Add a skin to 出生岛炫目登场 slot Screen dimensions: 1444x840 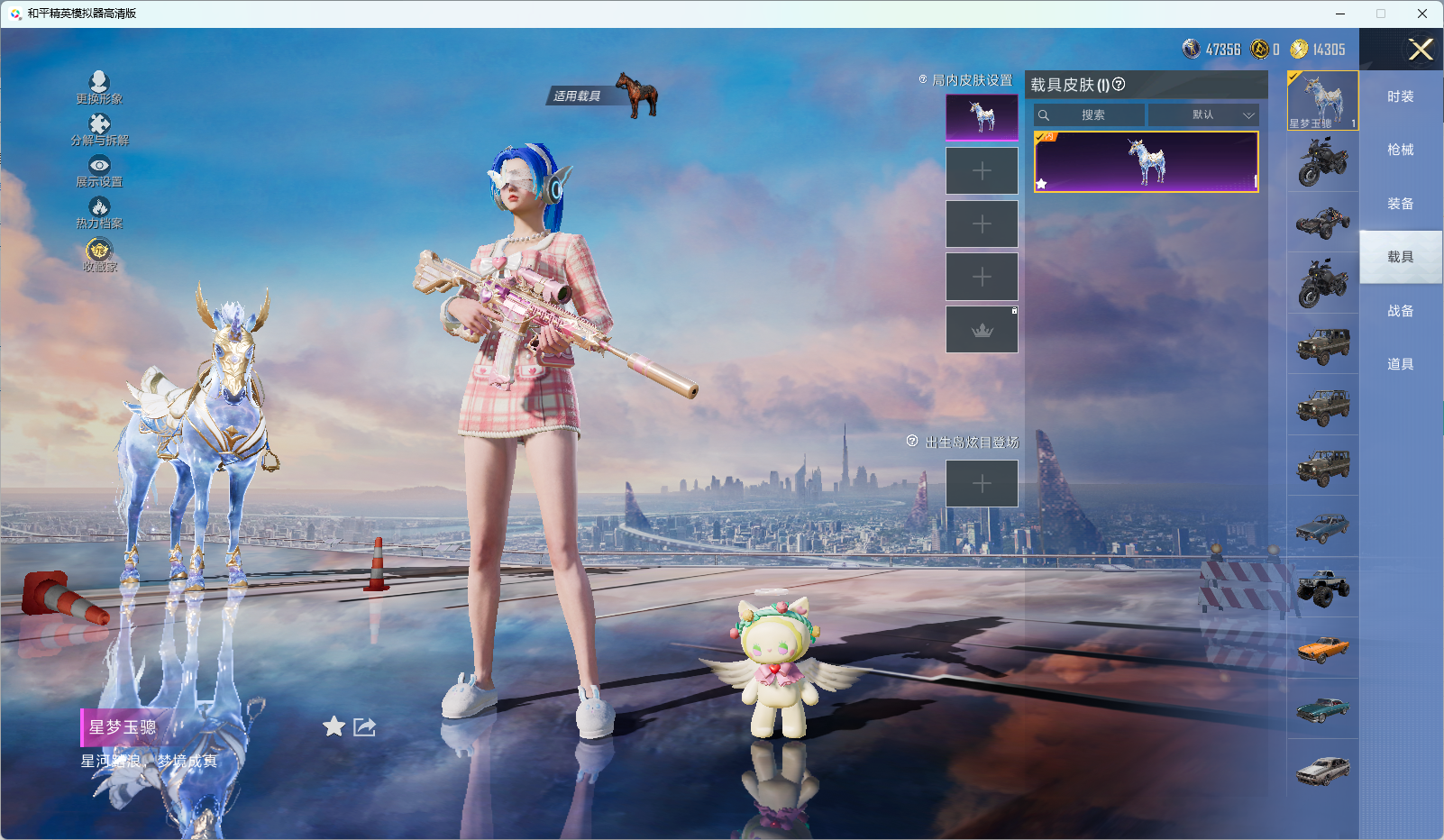(x=982, y=484)
